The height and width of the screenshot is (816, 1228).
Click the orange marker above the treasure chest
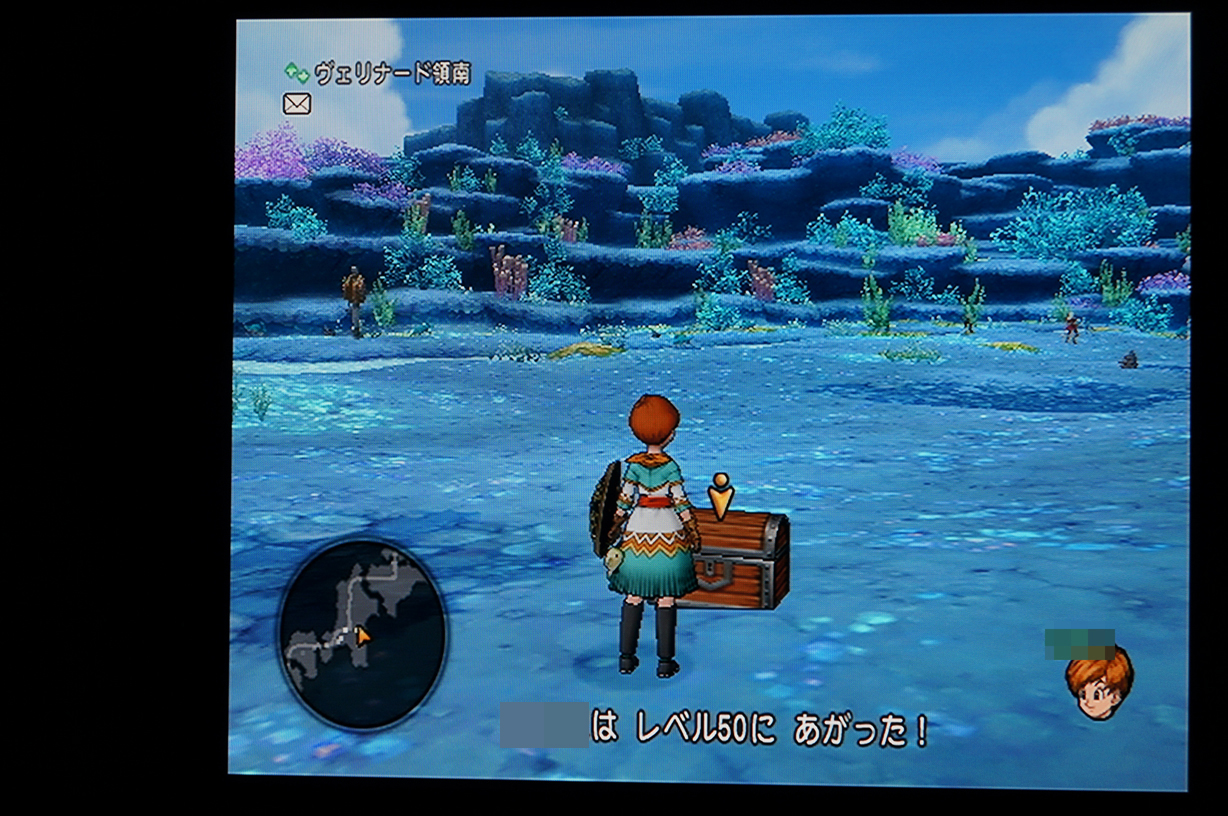point(720,496)
